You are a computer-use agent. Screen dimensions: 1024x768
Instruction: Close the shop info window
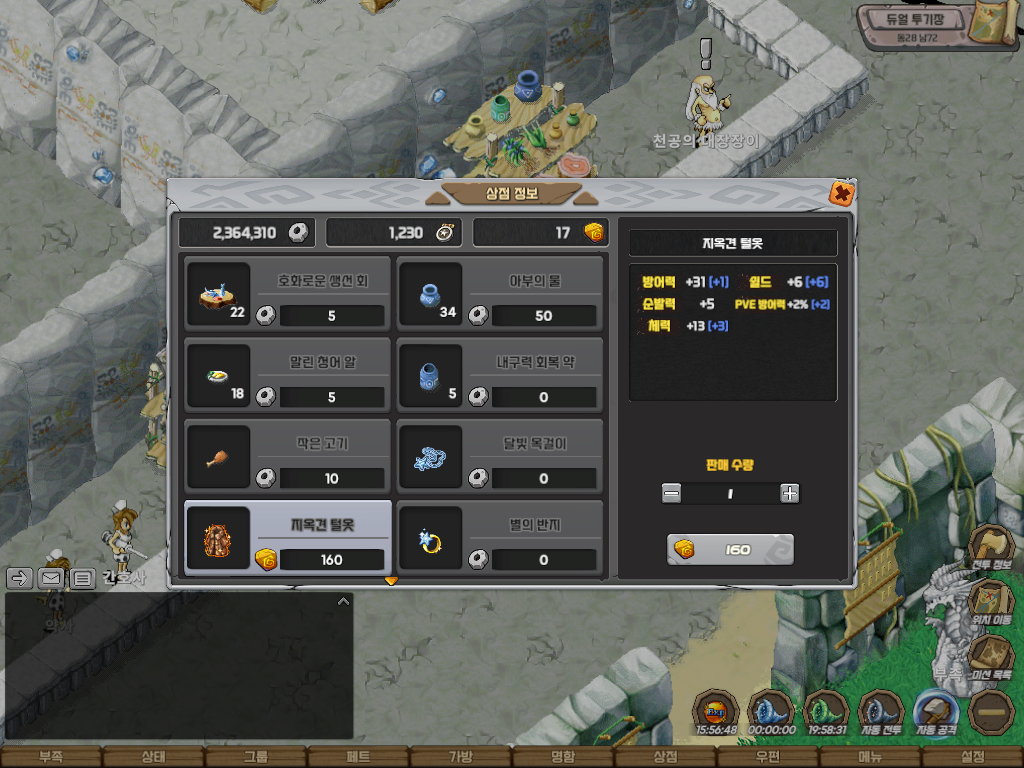tap(842, 193)
